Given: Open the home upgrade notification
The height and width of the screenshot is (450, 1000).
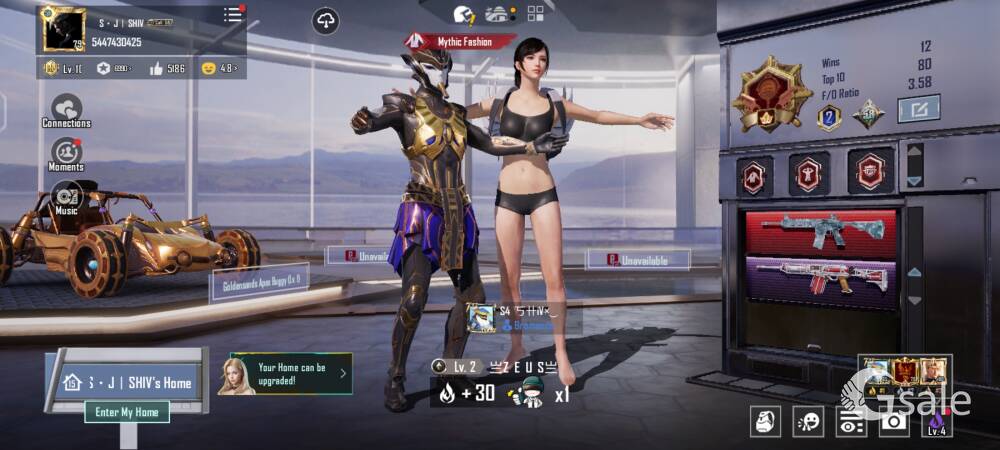Looking at the screenshot, I should (x=285, y=374).
